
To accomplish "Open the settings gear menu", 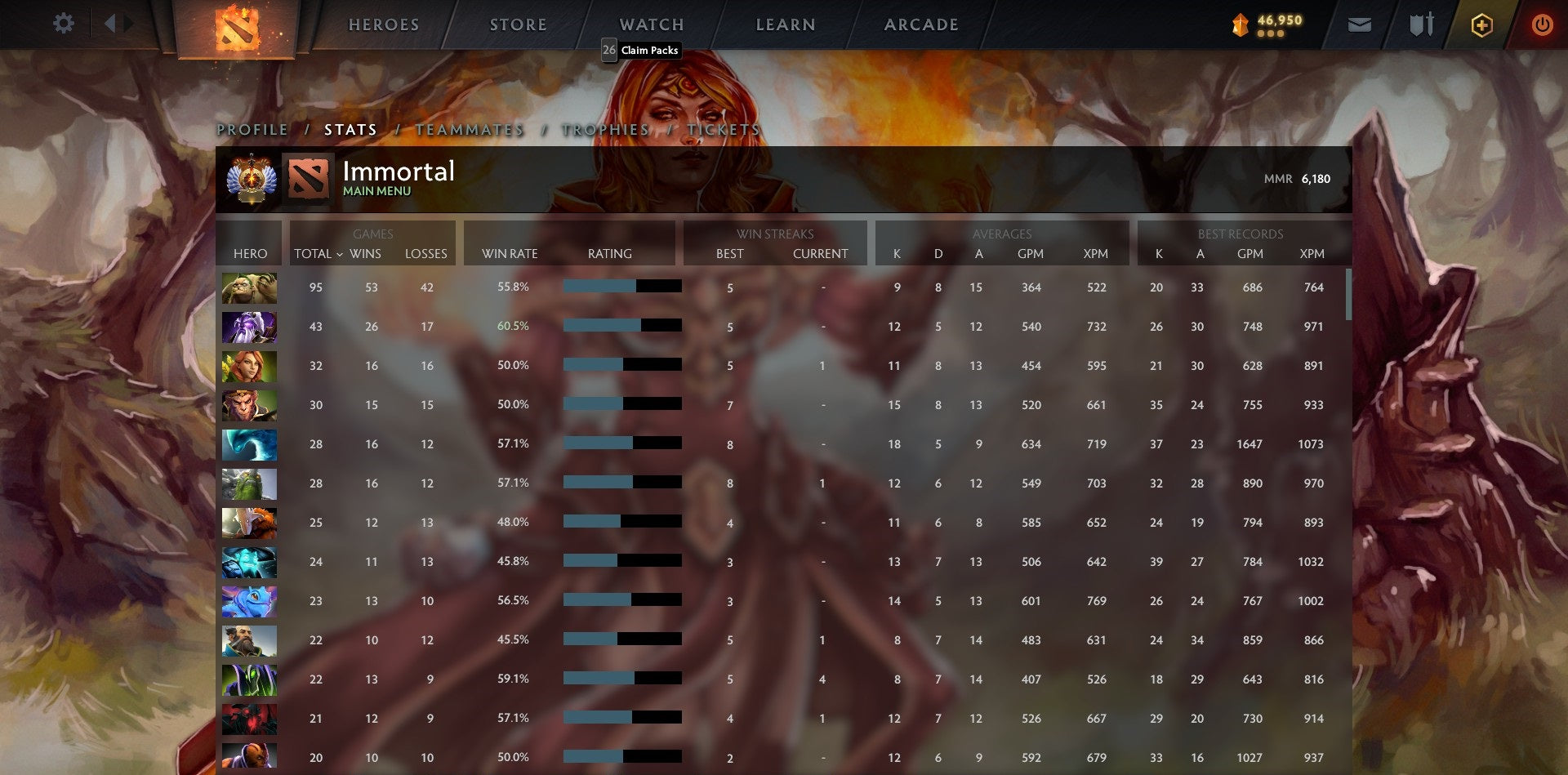I will [64, 23].
